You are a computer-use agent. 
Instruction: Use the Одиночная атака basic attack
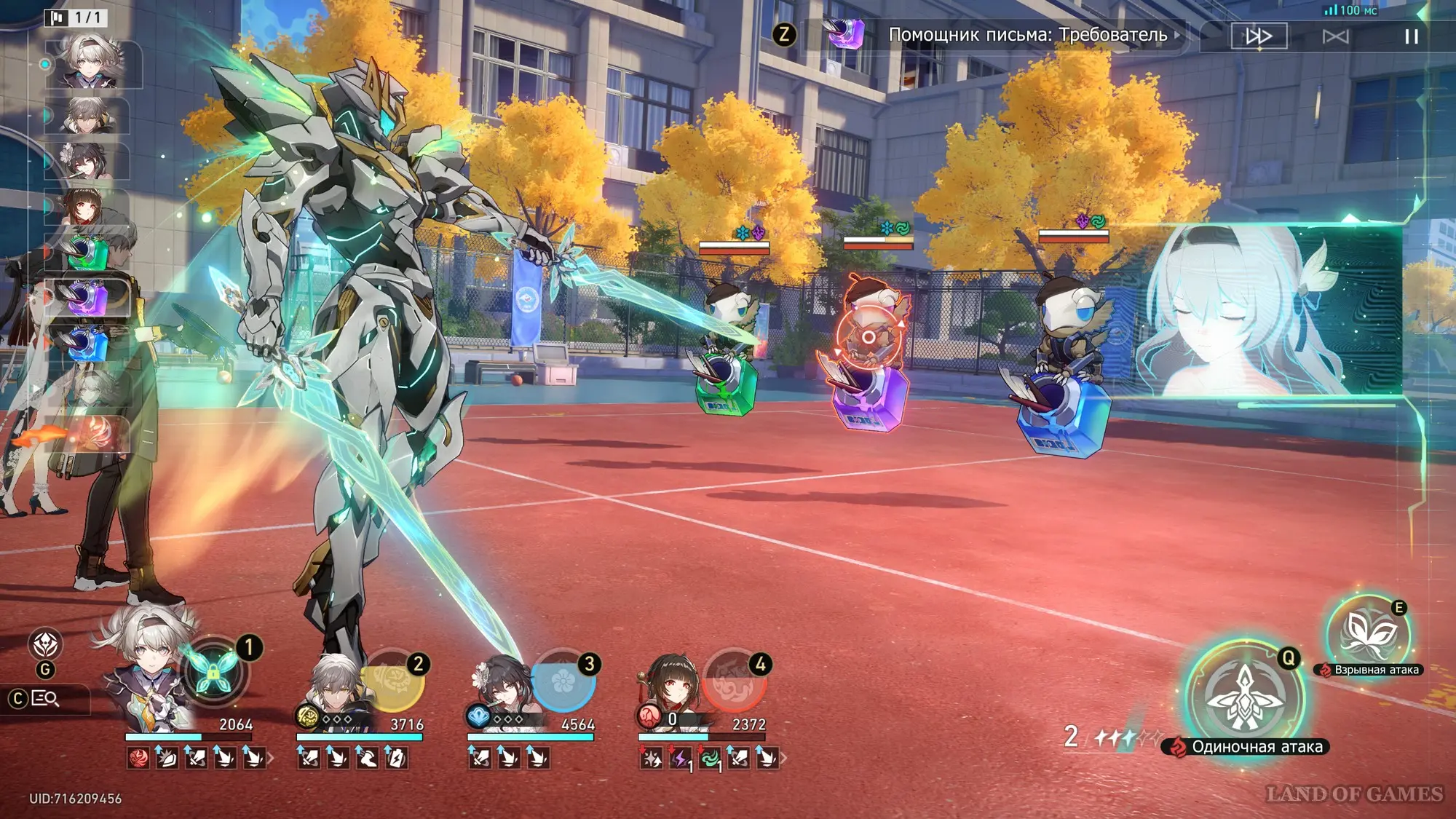click(1244, 697)
